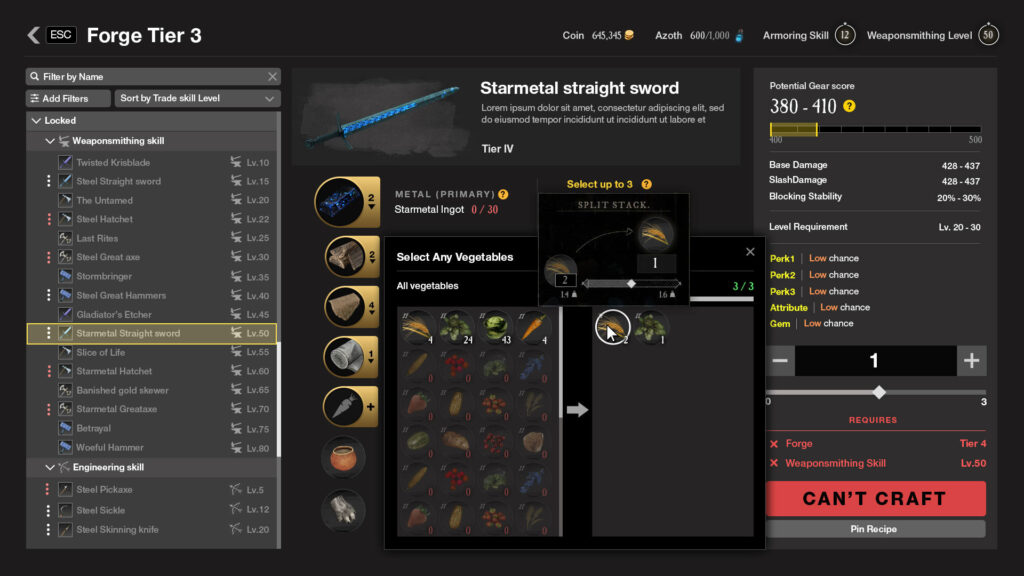Pin the current recipe

click(x=875, y=529)
